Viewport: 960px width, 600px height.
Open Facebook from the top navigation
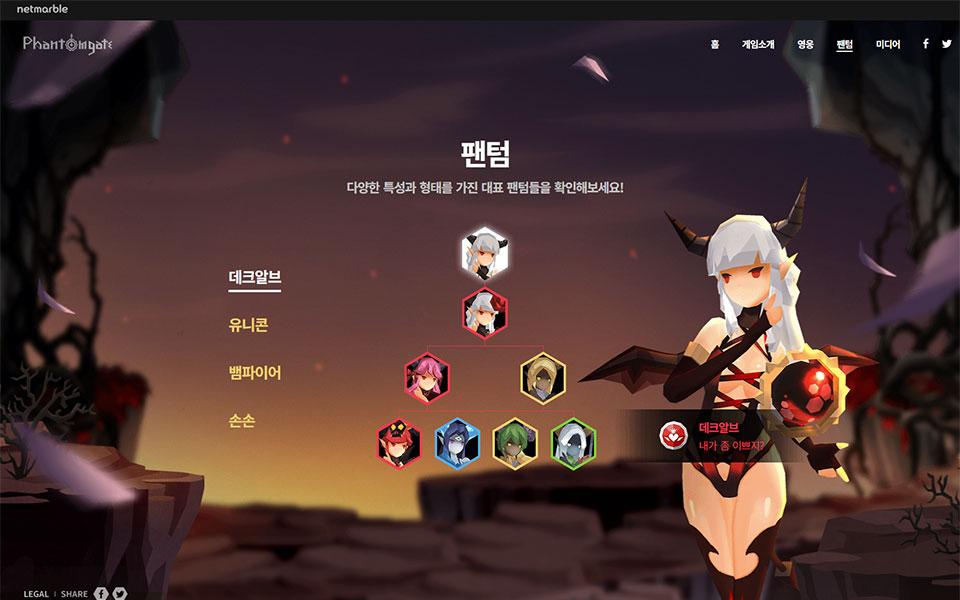coord(926,44)
